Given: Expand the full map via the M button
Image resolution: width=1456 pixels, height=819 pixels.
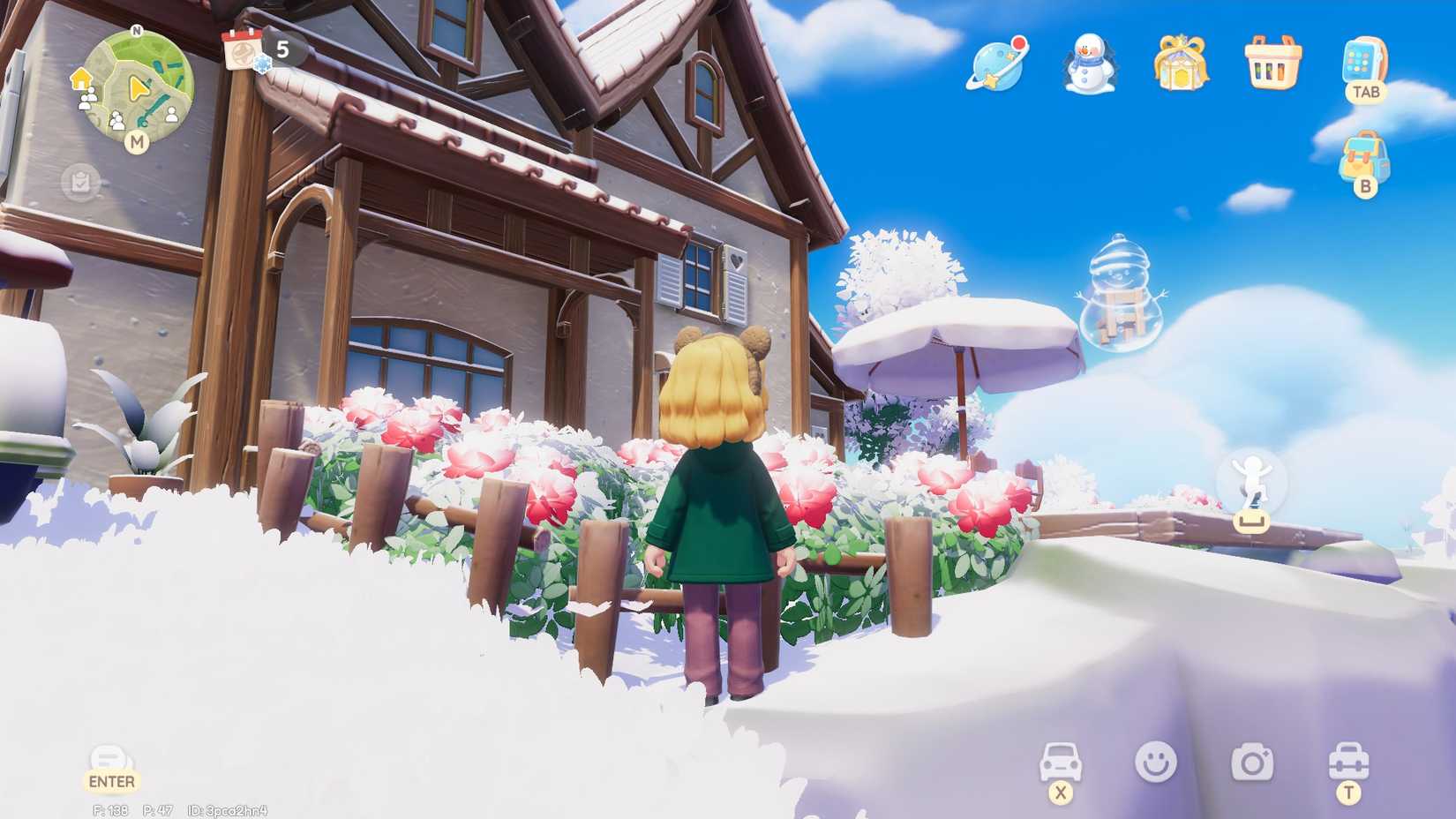Looking at the screenshot, I should pos(139,142).
